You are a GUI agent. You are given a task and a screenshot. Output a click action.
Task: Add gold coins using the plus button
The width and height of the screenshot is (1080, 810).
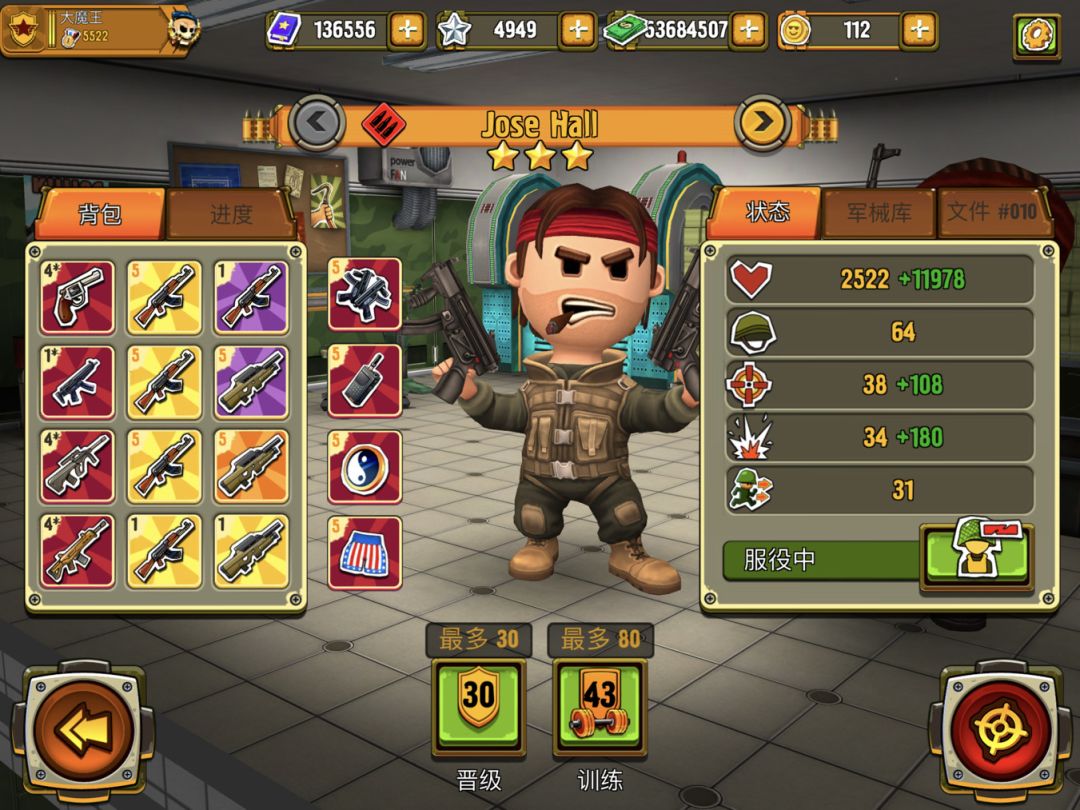pyautogui.click(x=919, y=30)
